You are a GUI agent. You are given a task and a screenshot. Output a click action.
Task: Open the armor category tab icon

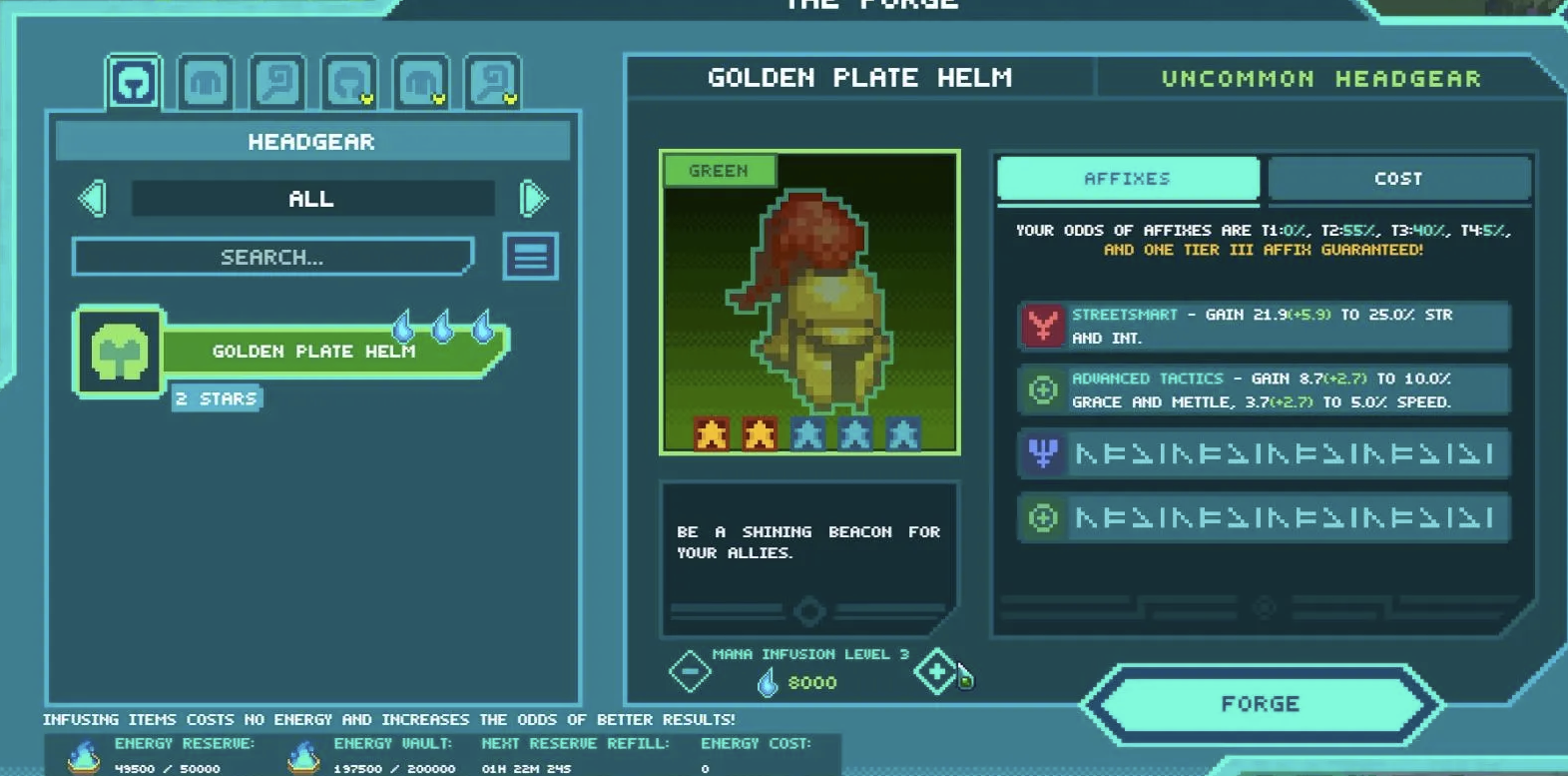coord(207,82)
